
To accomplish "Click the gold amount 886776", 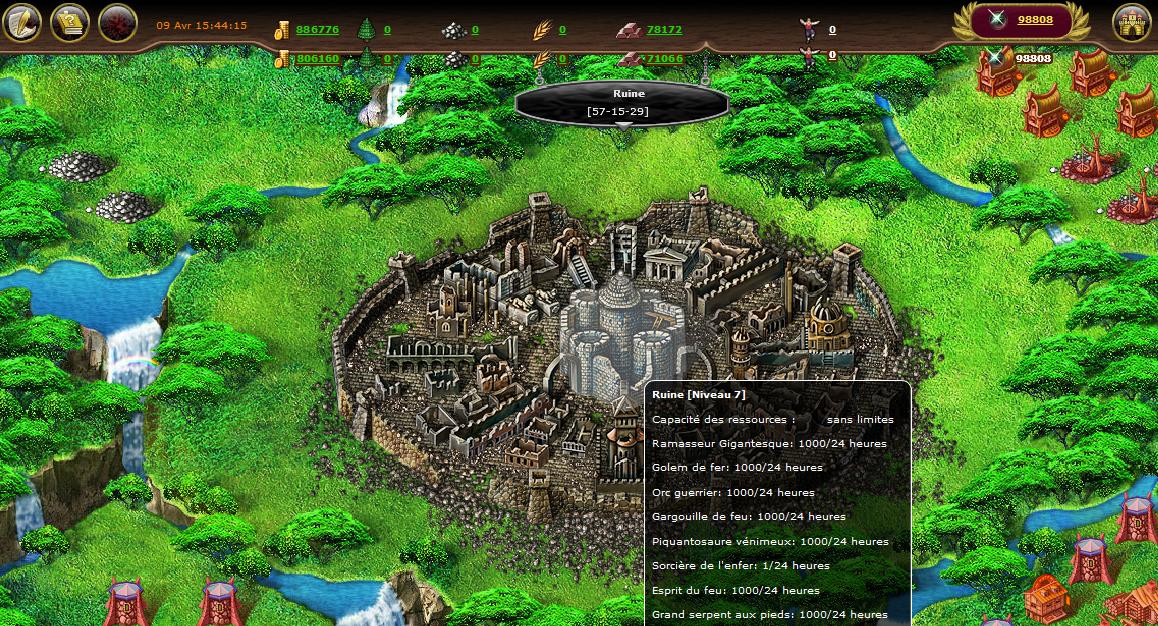I will [x=317, y=30].
